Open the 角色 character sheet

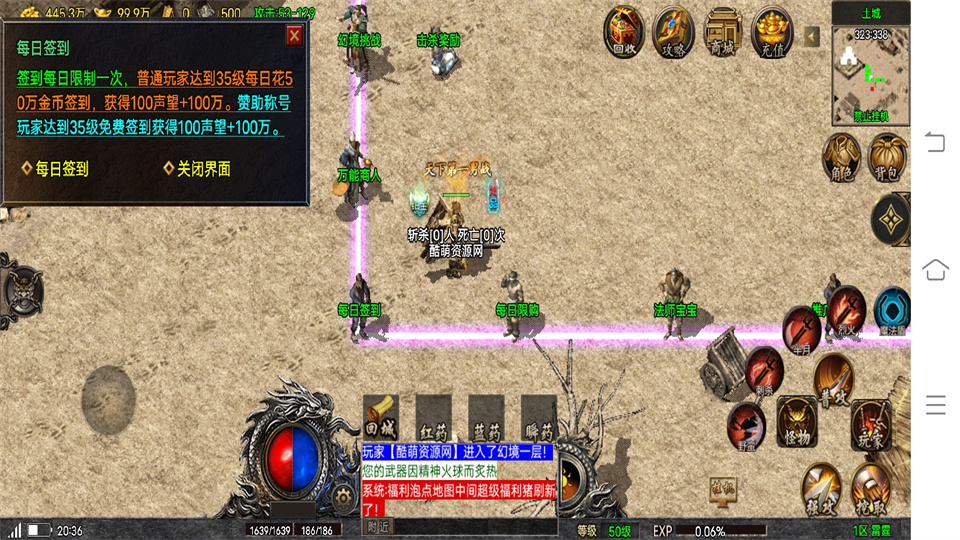tap(842, 156)
